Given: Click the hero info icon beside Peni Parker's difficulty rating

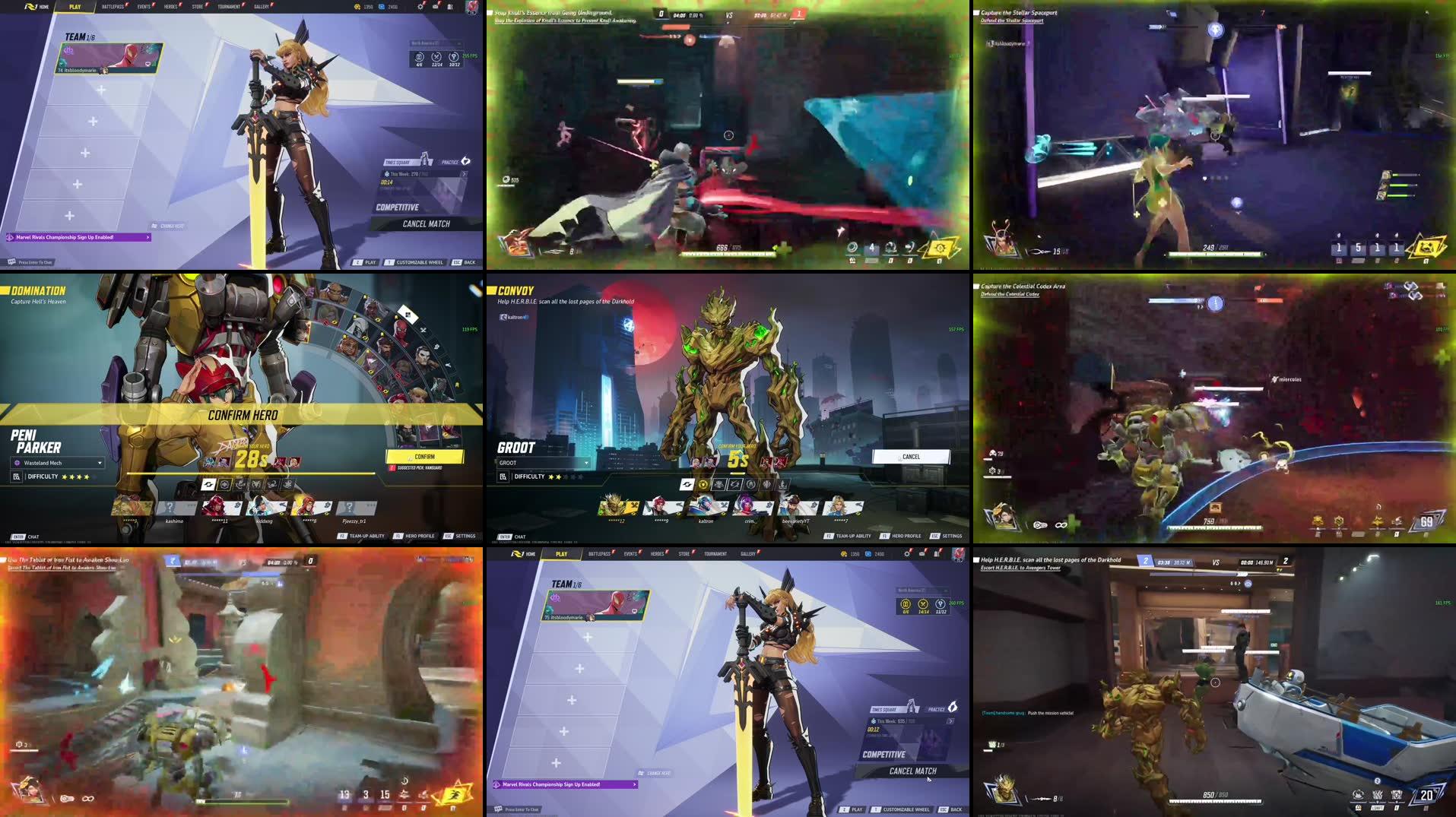Looking at the screenshot, I should [17, 477].
